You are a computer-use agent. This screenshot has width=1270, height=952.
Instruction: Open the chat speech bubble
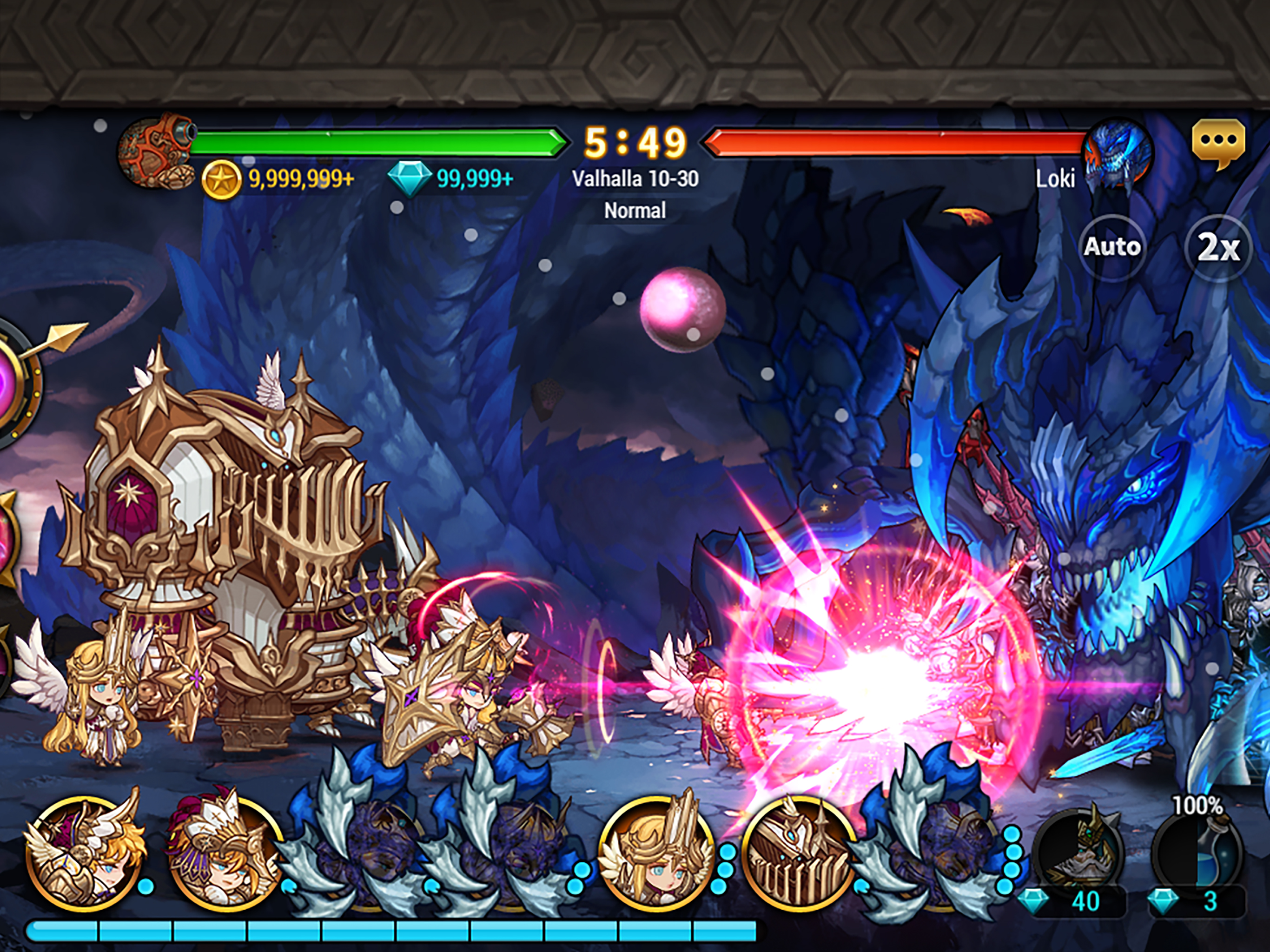[x=1218, y=144]
